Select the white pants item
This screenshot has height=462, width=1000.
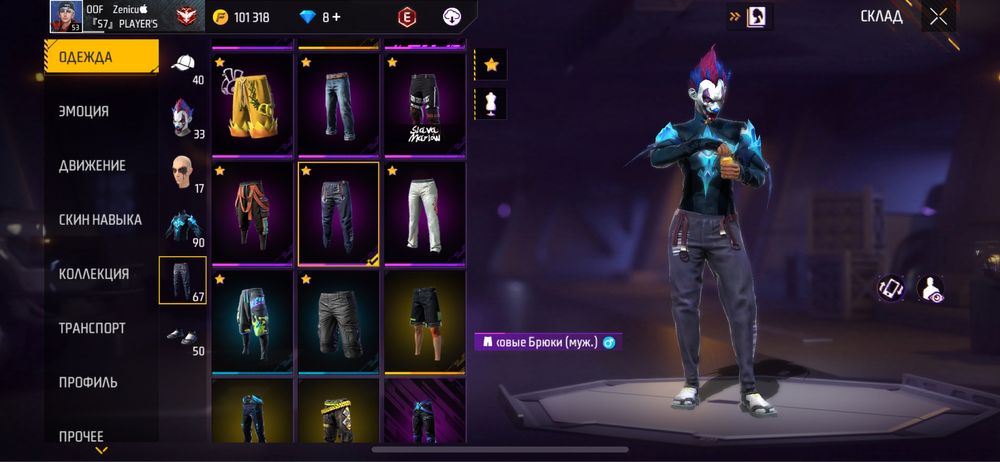pos(424,212)
